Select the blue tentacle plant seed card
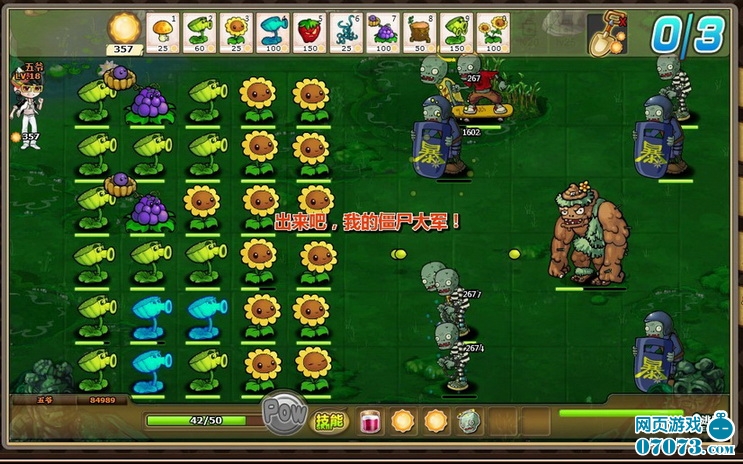 point(345,31)
